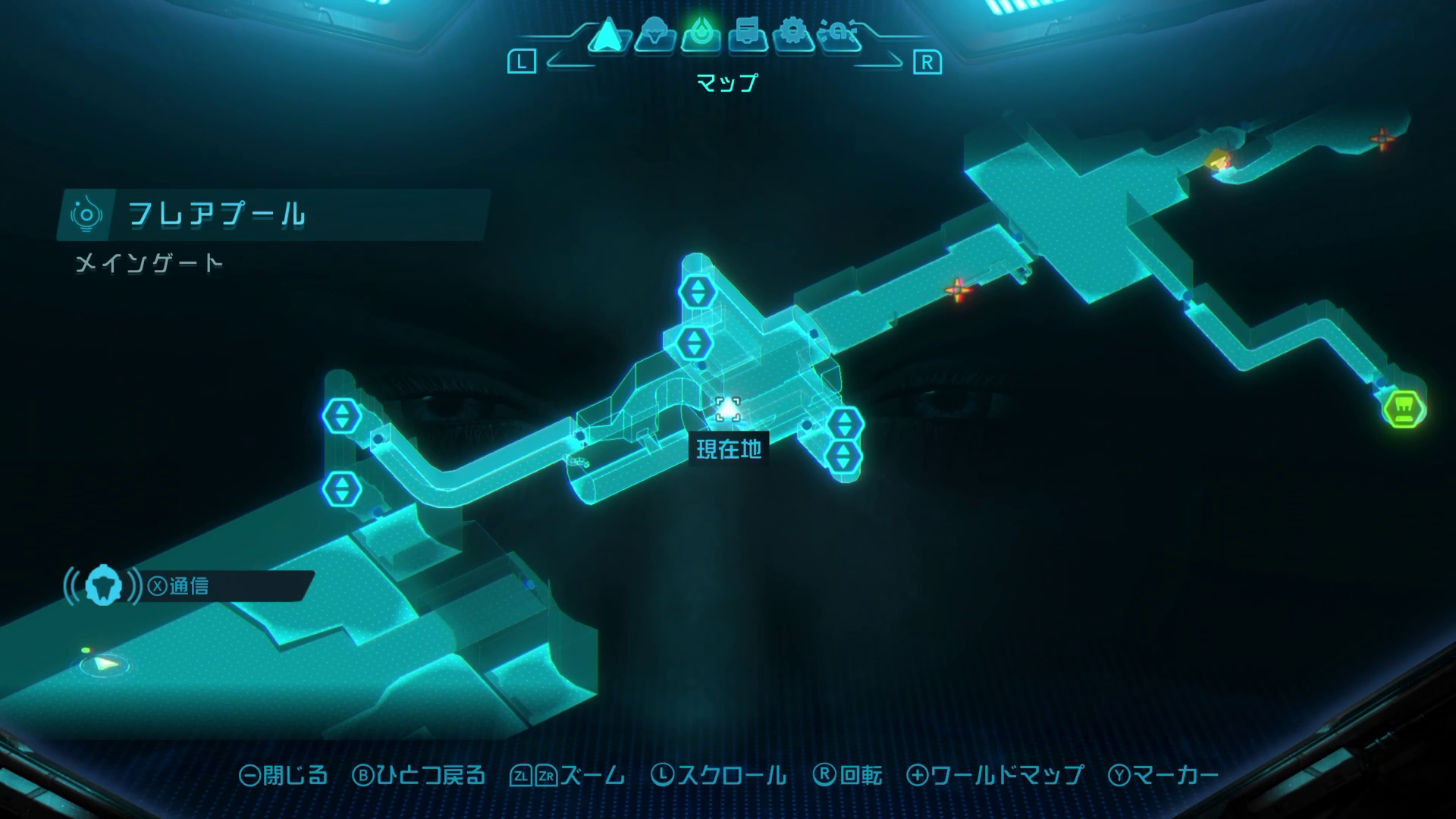Image resolution: width=1456 pixels, height=819 pixels.
Task: Open the green droplet tab
Action: pos(700,36)
